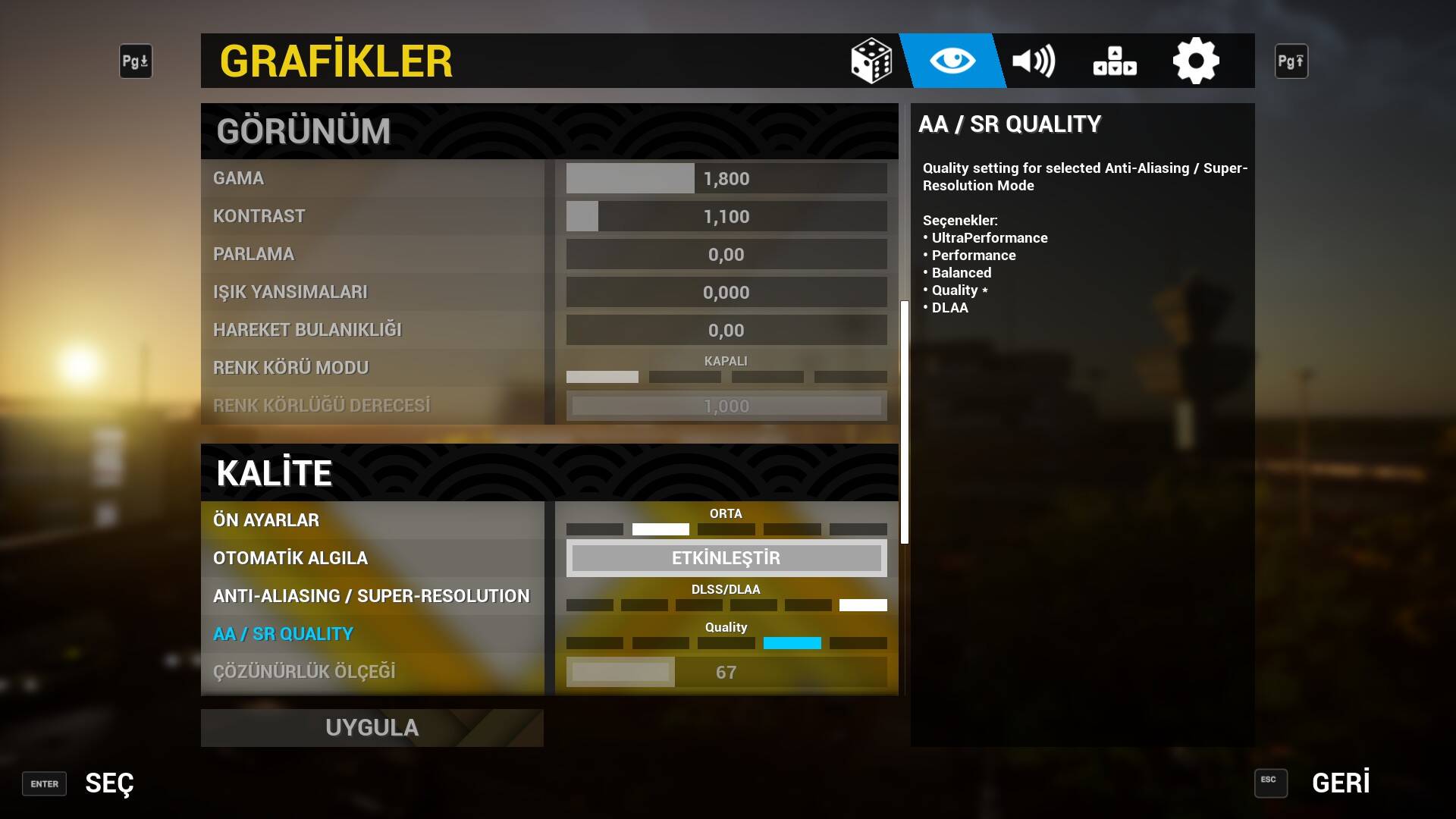Image resolution: width=1456 pixels, height=819 pixels.
Task: Pick the highlighted Quality AA/SR segment
Action: 792,643
